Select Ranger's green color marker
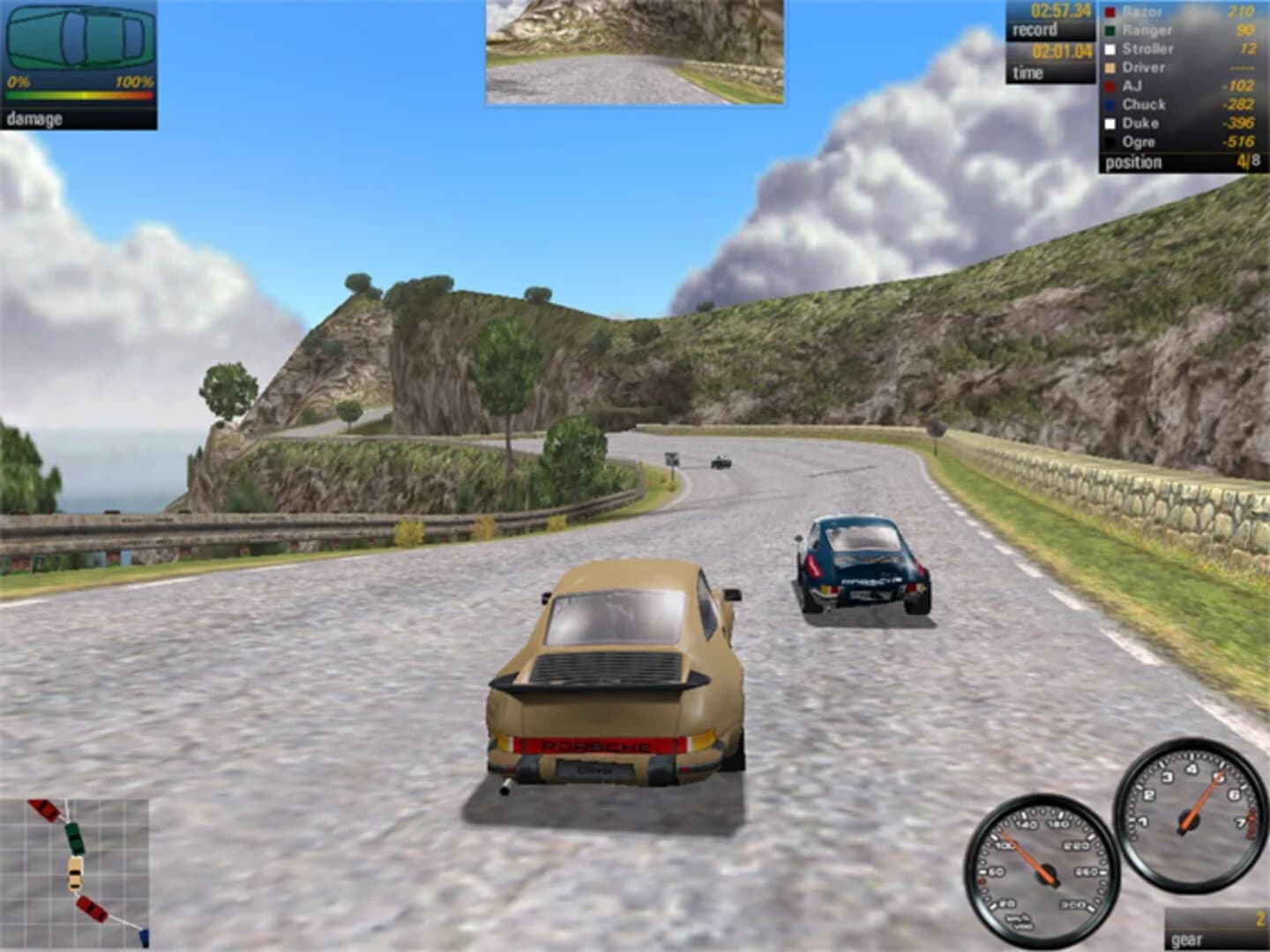Image resolution: width=1270 pixels, height=952 pixels. click(1108, 30)
